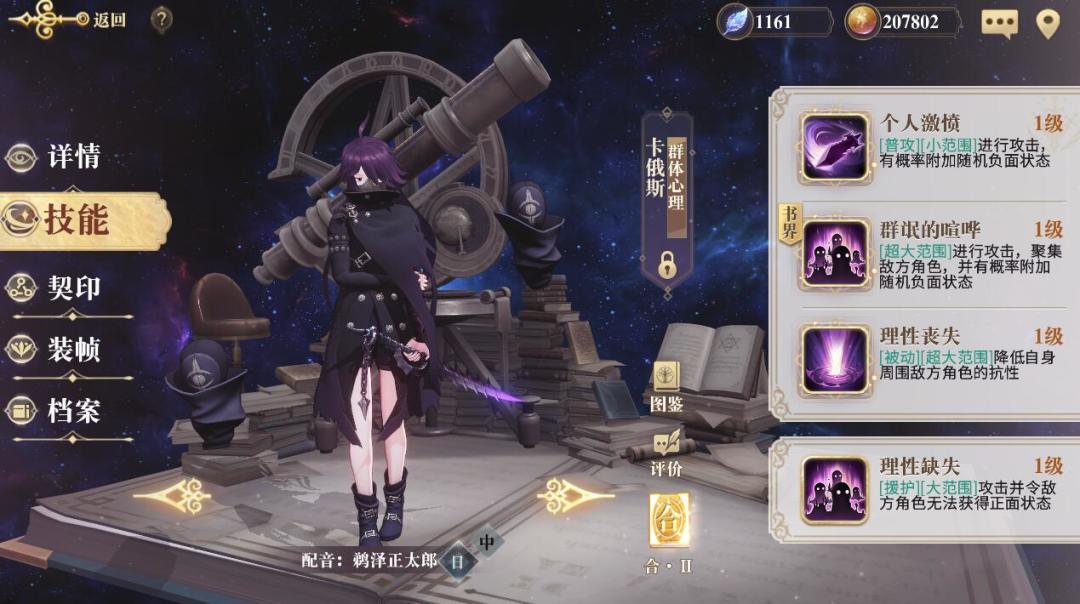
Task: Select the 群氓的喧哗 skill icon
Action: coord(835,253)
